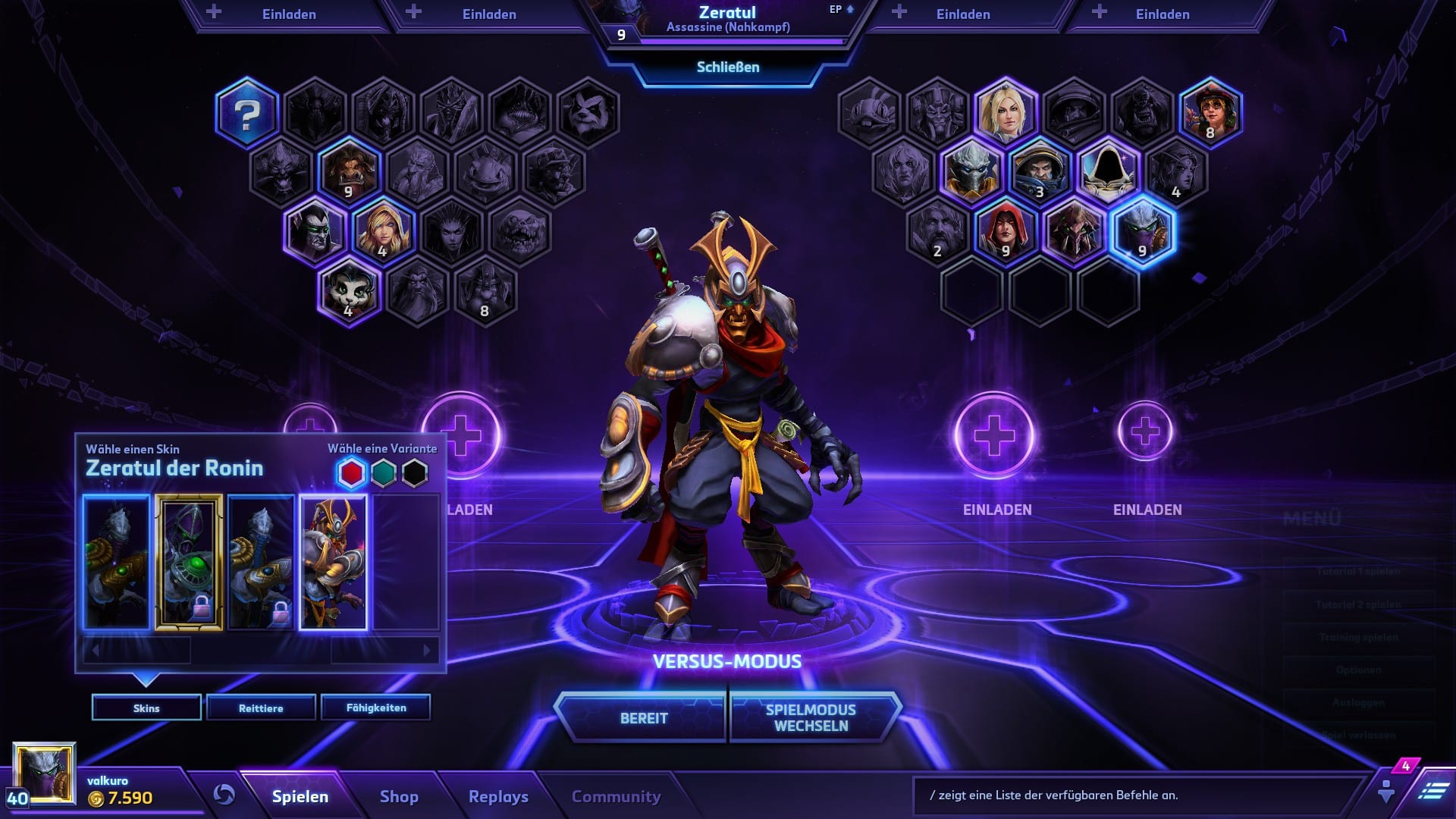Image resolution: width=1456 pixels, height=819 pixels.
Task: Open the Shop from the bottom bar
Action: coord(399,796)
